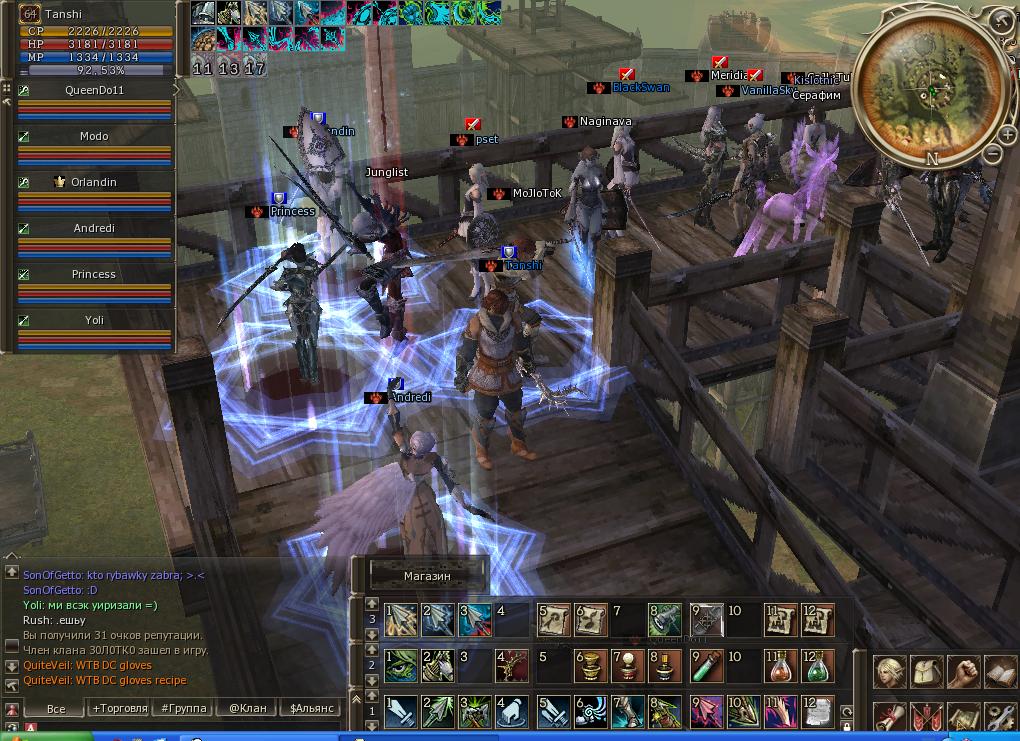
Task: Use the green potion flask in hotbar
Action: point(819,665)
